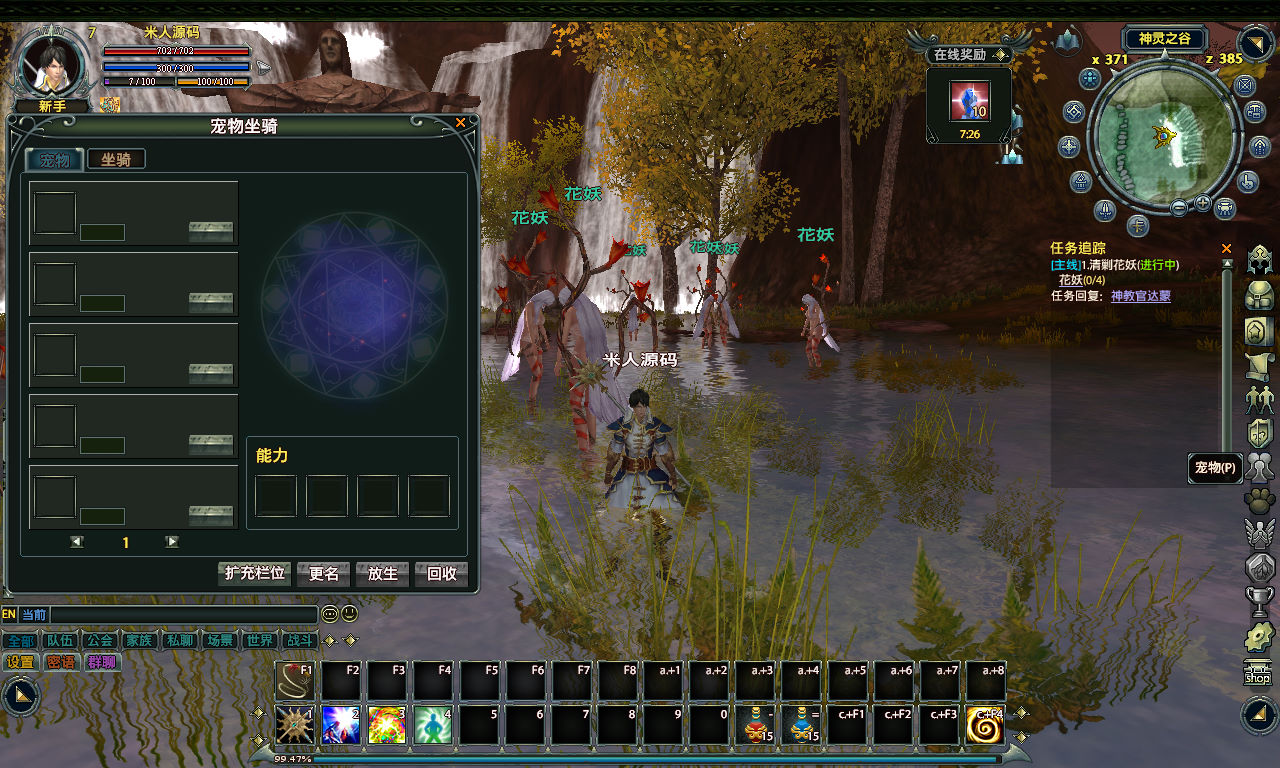Viewport: 1280px width, 768px height.
Task: Open the paw print pet menu icon
Action: click(x=1258, y=500)
